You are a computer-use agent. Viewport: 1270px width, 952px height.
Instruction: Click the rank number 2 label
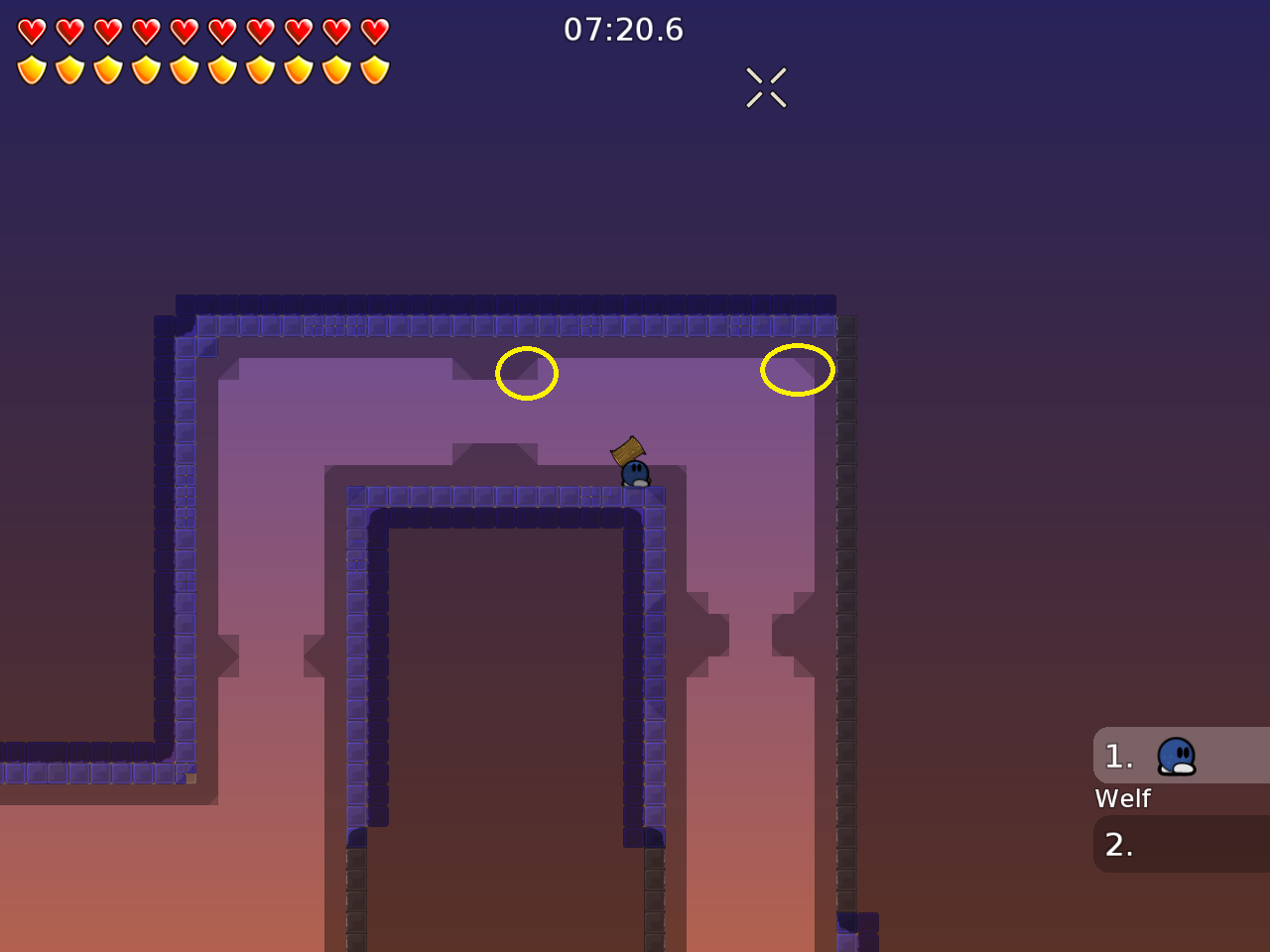pos(1117,845)
